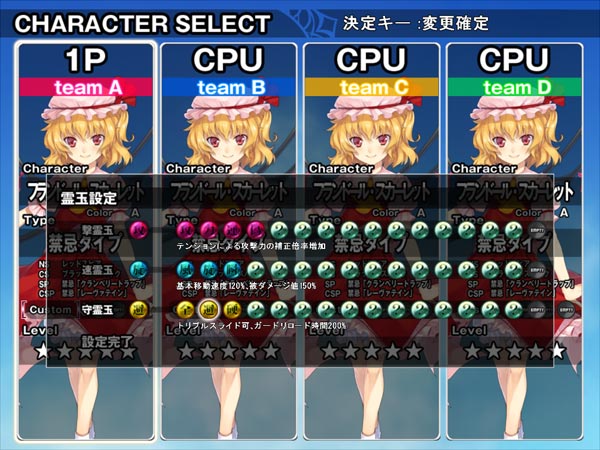Choose the team D banner
600x450 pixels.
point(515,87)
